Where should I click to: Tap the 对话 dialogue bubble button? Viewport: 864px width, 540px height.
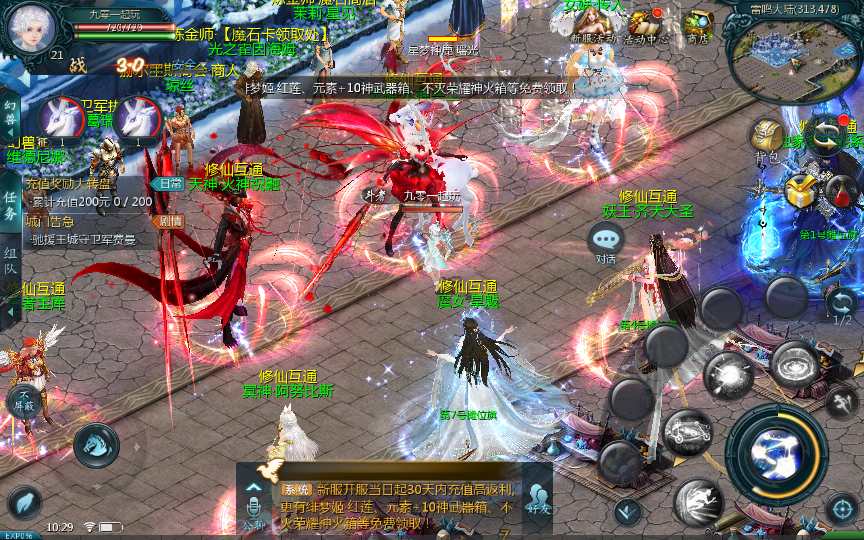(605, 241)
